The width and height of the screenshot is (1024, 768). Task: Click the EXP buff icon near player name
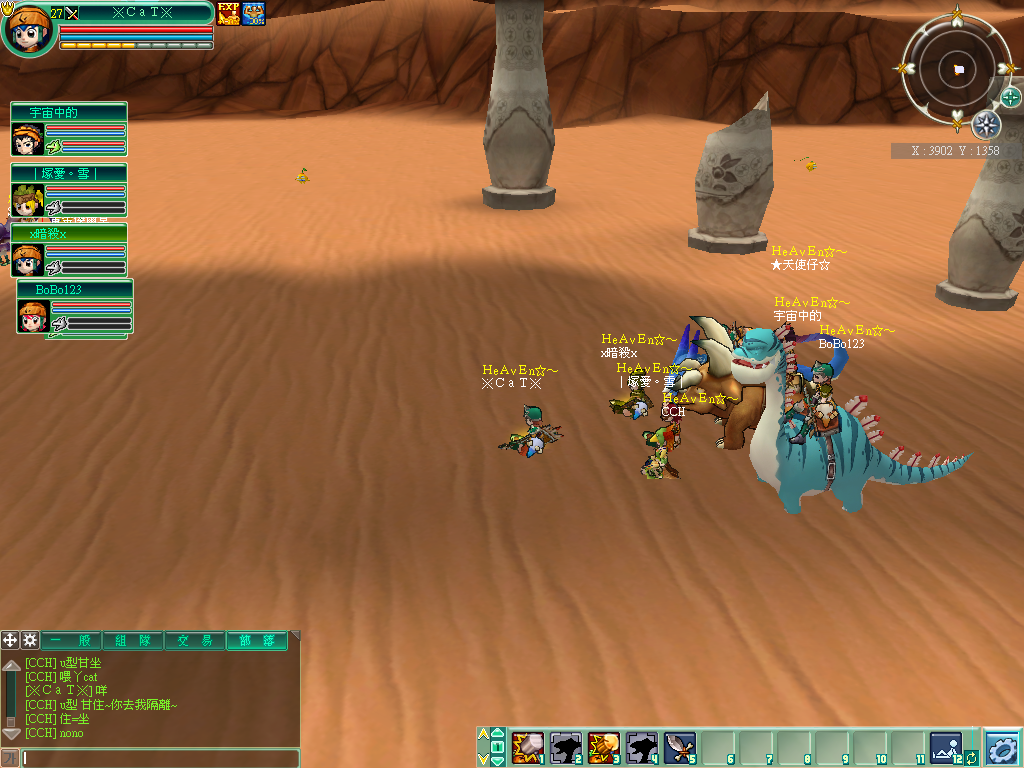(229, 14)
